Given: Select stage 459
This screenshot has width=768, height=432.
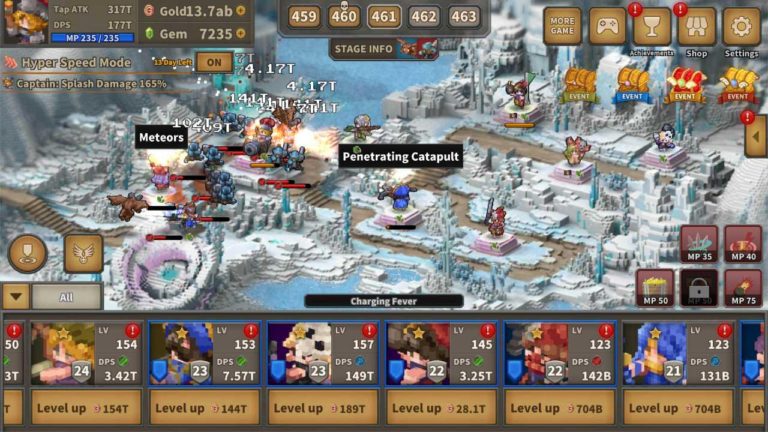Looking at the screenshot, I should click(304, 16).
